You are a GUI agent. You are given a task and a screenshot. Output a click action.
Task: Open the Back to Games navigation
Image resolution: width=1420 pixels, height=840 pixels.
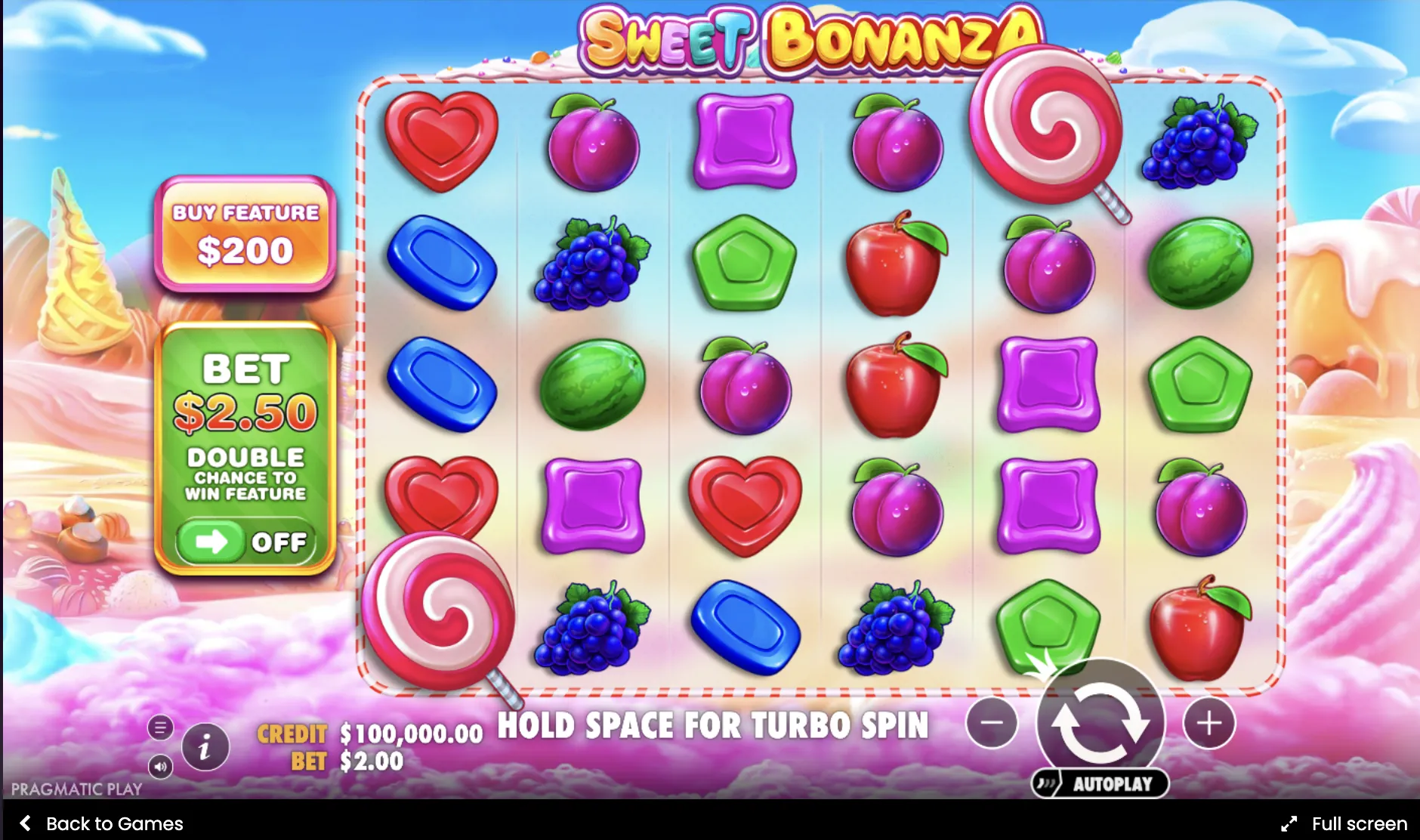click(x=113, y=823)
